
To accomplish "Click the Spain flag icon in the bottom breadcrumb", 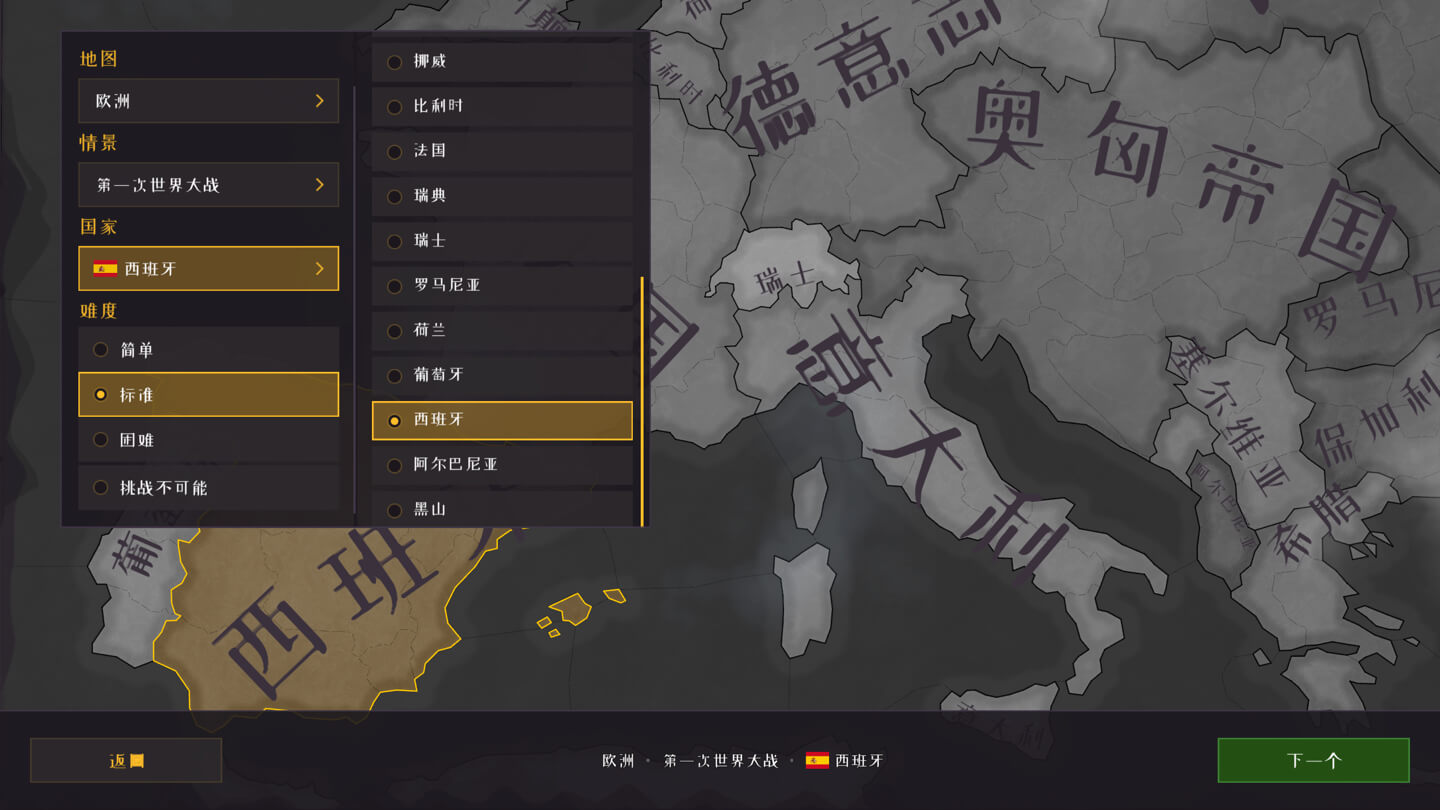I will pos(819,760).
